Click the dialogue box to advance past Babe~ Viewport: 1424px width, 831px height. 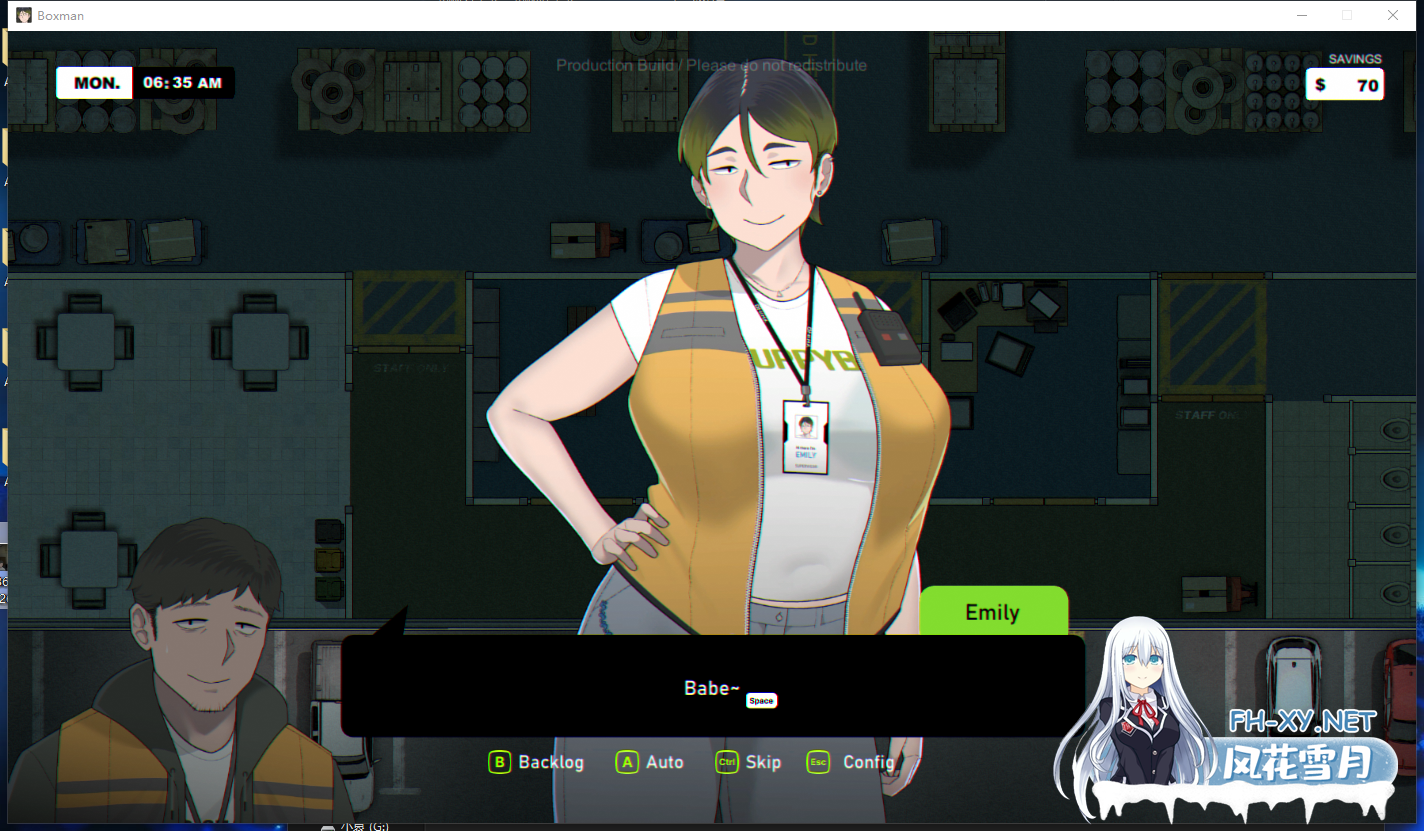click(x=711, y=688)
